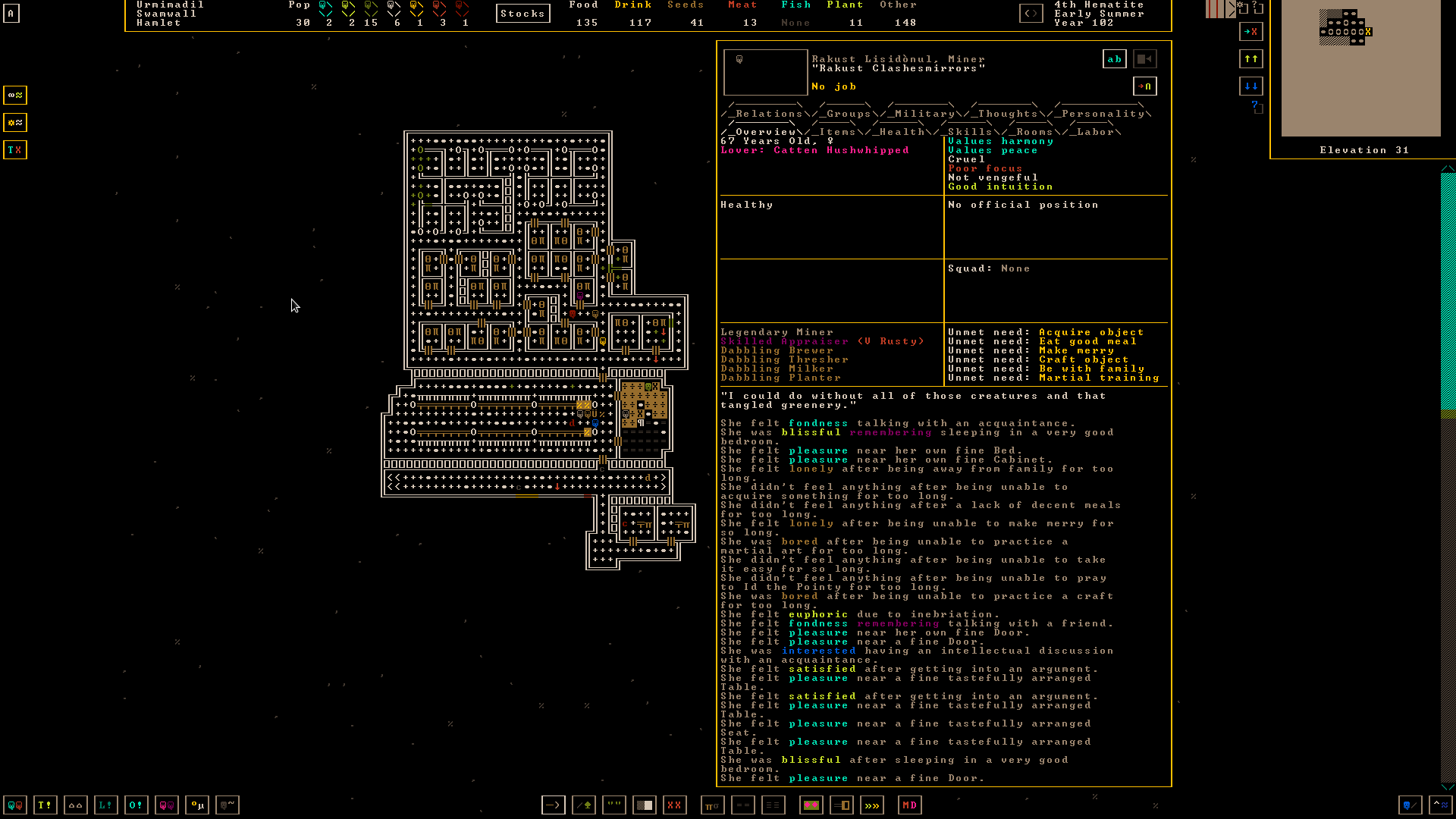This screenshot has height=819, width=1456.
Task: Open the Military tab
Action: coord(924,114)
